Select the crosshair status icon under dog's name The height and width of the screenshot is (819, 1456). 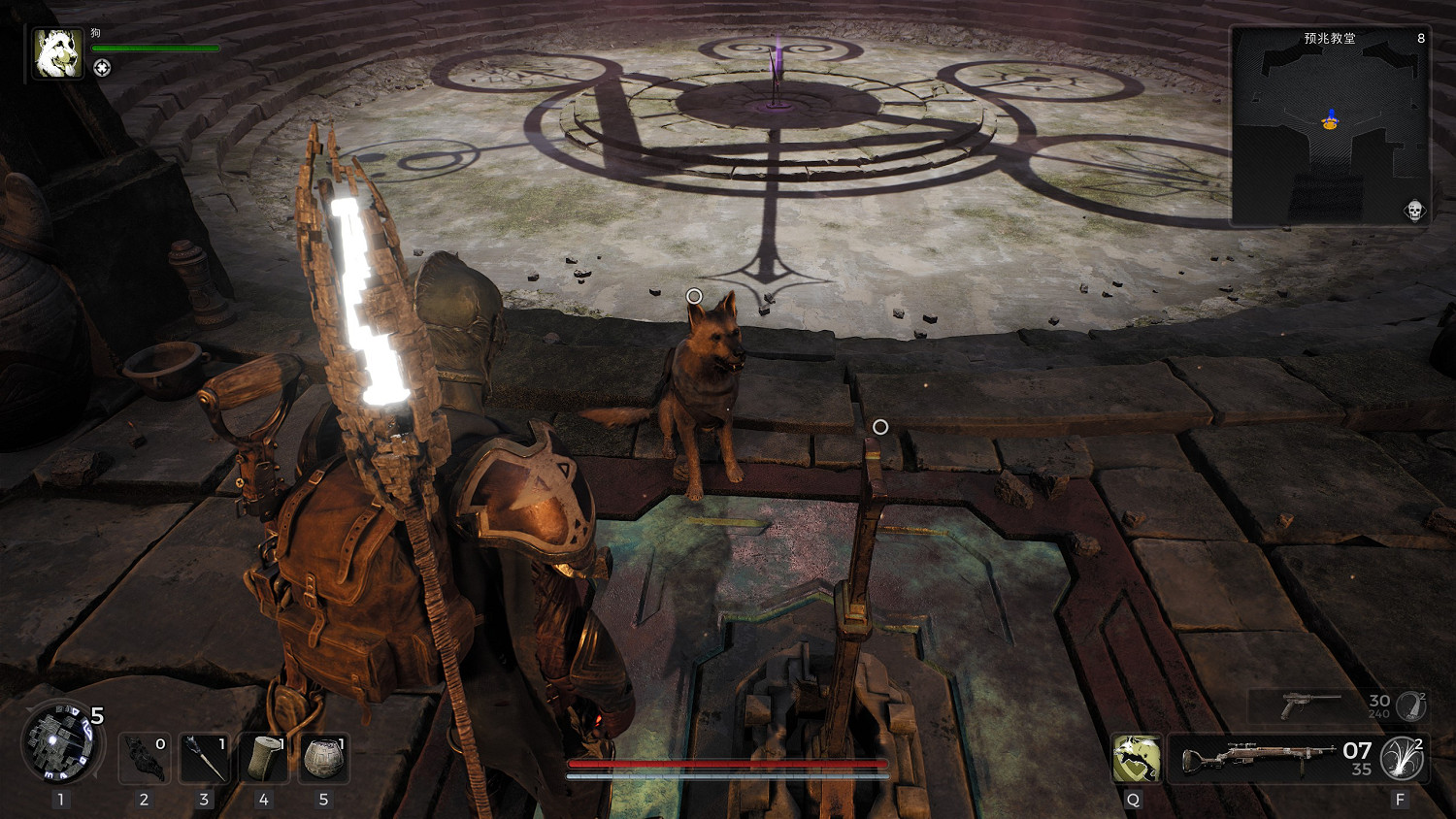point(102,67)
